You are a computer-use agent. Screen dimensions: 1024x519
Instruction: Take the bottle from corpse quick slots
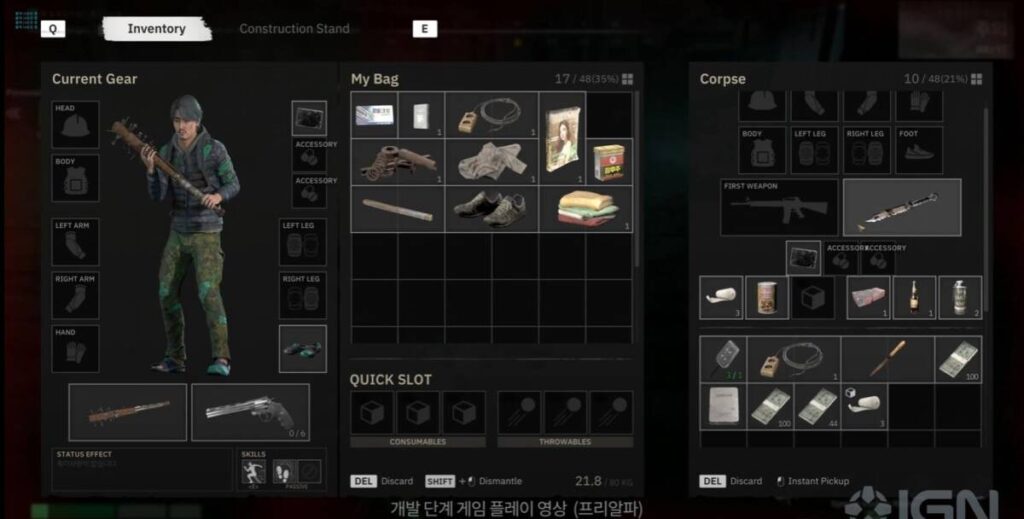tap(915, 297)
